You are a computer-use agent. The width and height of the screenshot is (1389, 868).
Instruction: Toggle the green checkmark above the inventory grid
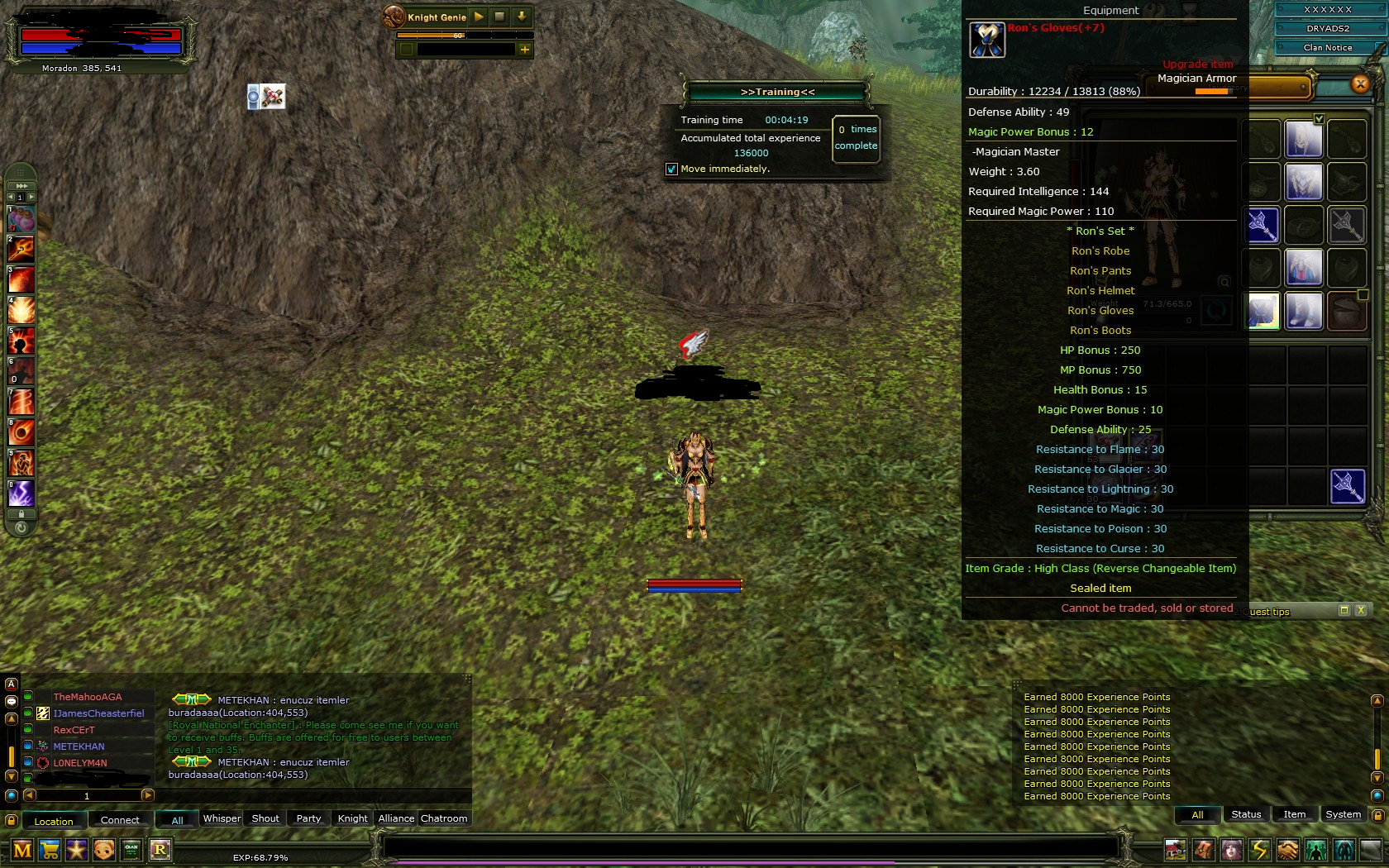[1319, 118]
